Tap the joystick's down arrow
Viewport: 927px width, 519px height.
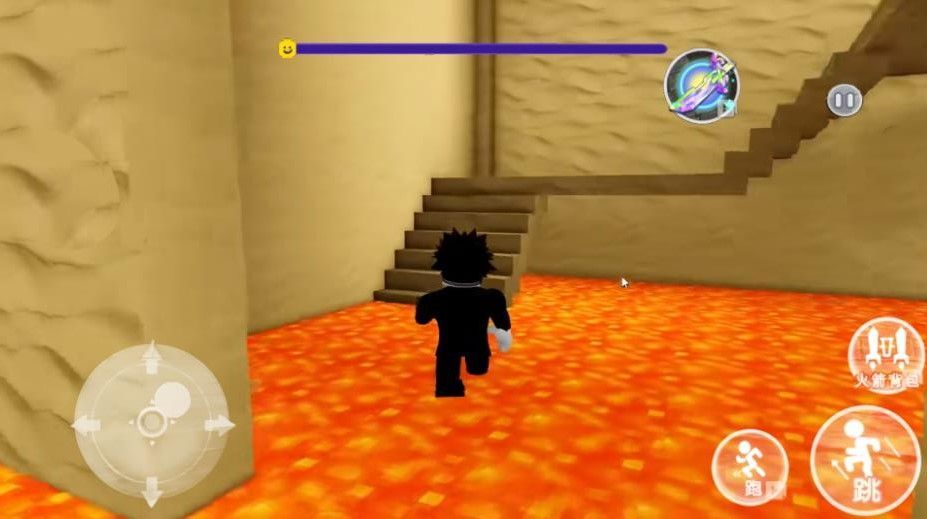152,491
